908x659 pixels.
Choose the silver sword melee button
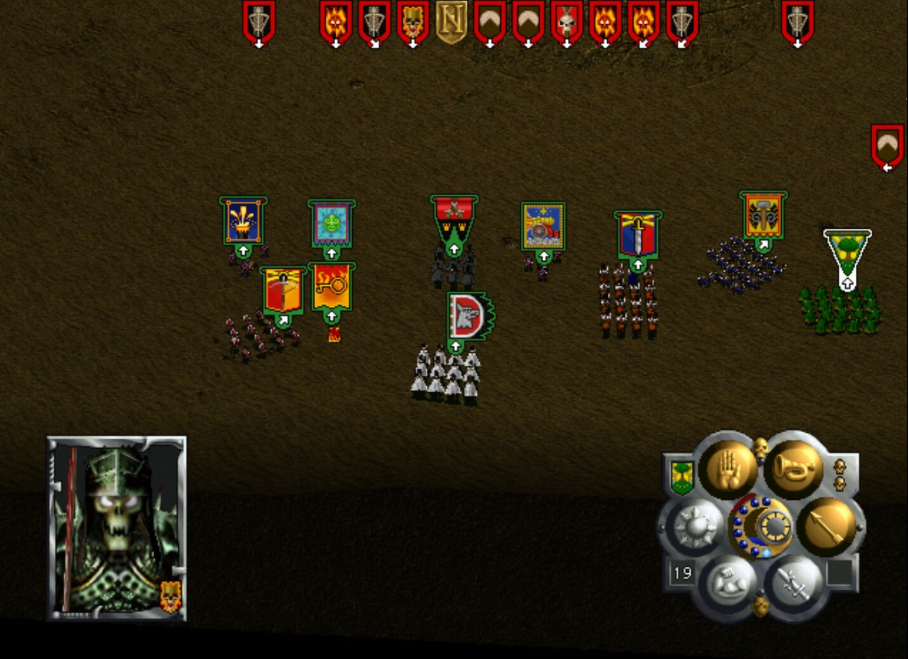pyautogui.click(x=793, y=580)
